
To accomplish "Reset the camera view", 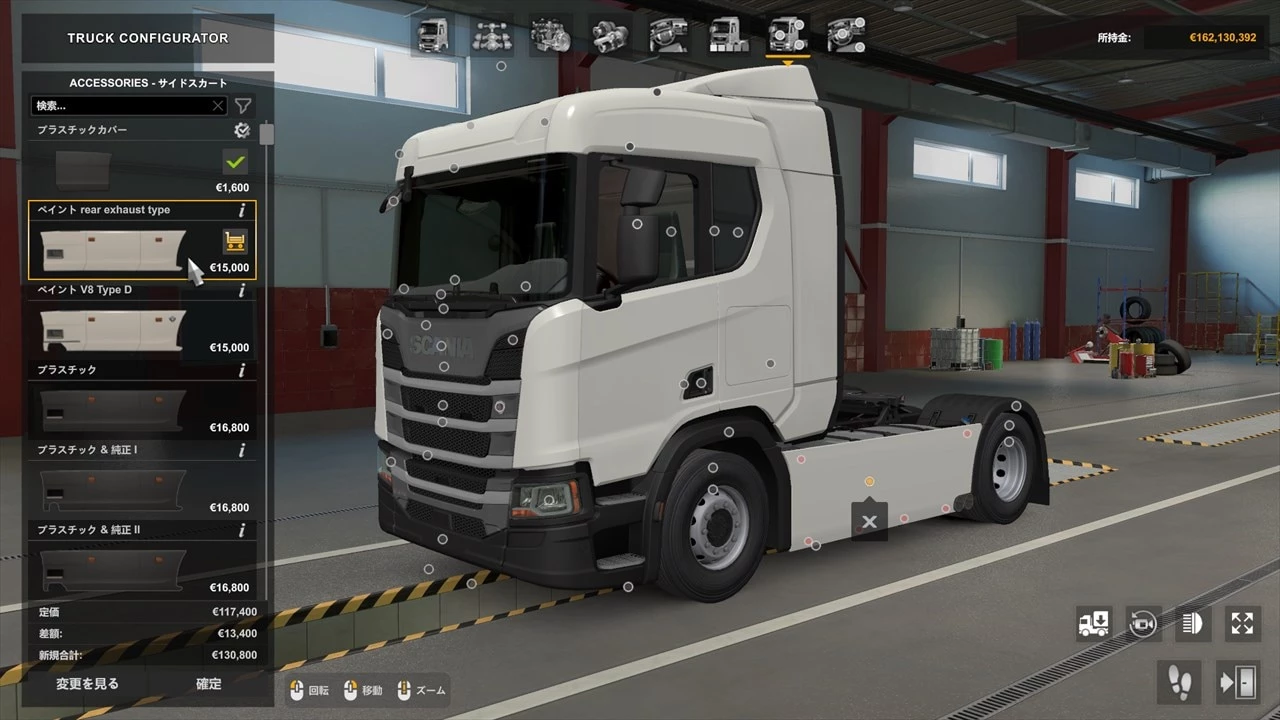I will coord(1143,624).
